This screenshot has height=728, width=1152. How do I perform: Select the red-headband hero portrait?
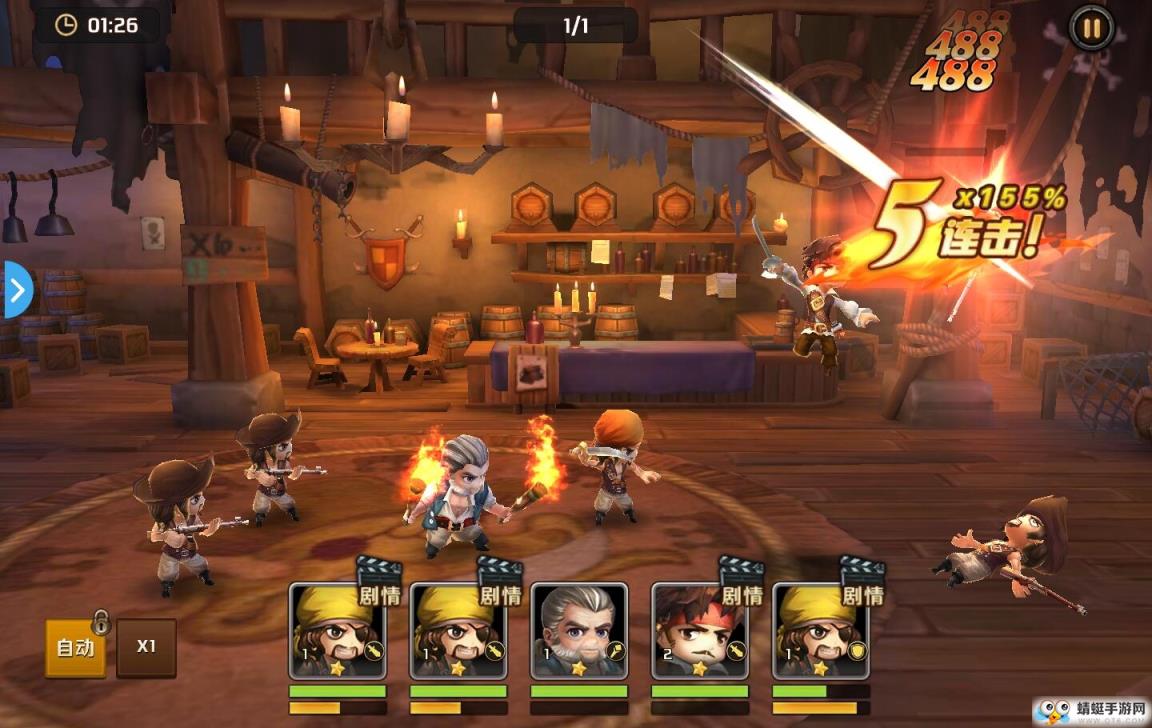pyautogui.click(x=700, y=632)
